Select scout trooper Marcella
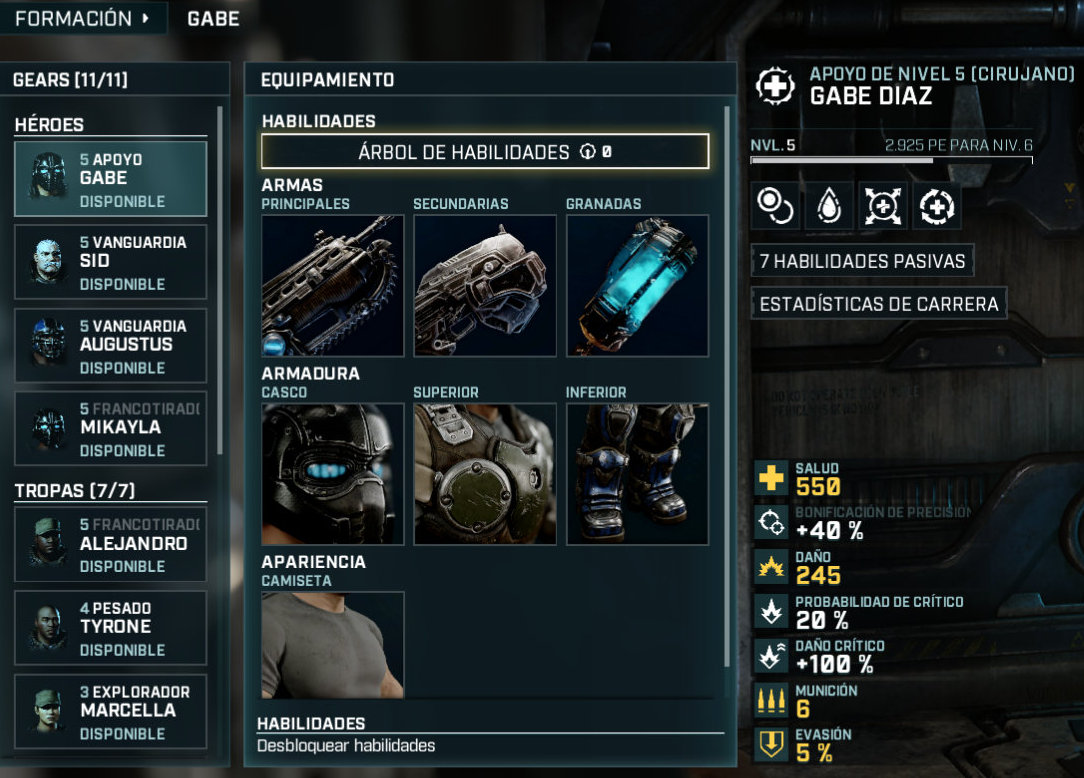The height and width of the screenshot is (778, 1084). pyautogui.click(x=110, y=711)
